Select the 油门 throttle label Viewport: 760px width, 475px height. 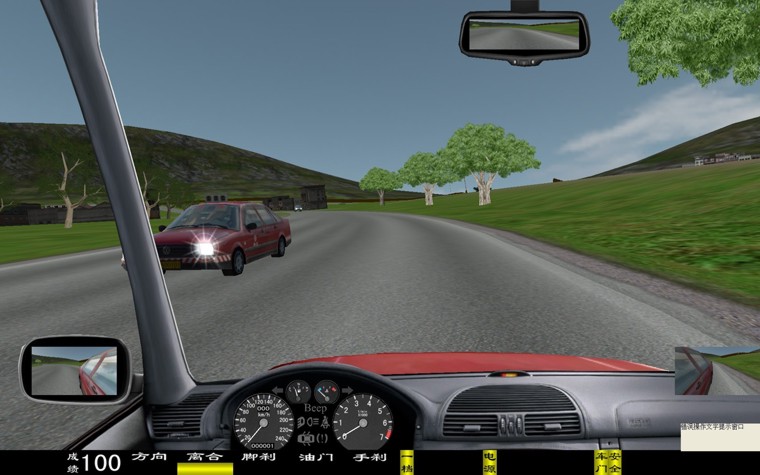(x=315, y=457)
